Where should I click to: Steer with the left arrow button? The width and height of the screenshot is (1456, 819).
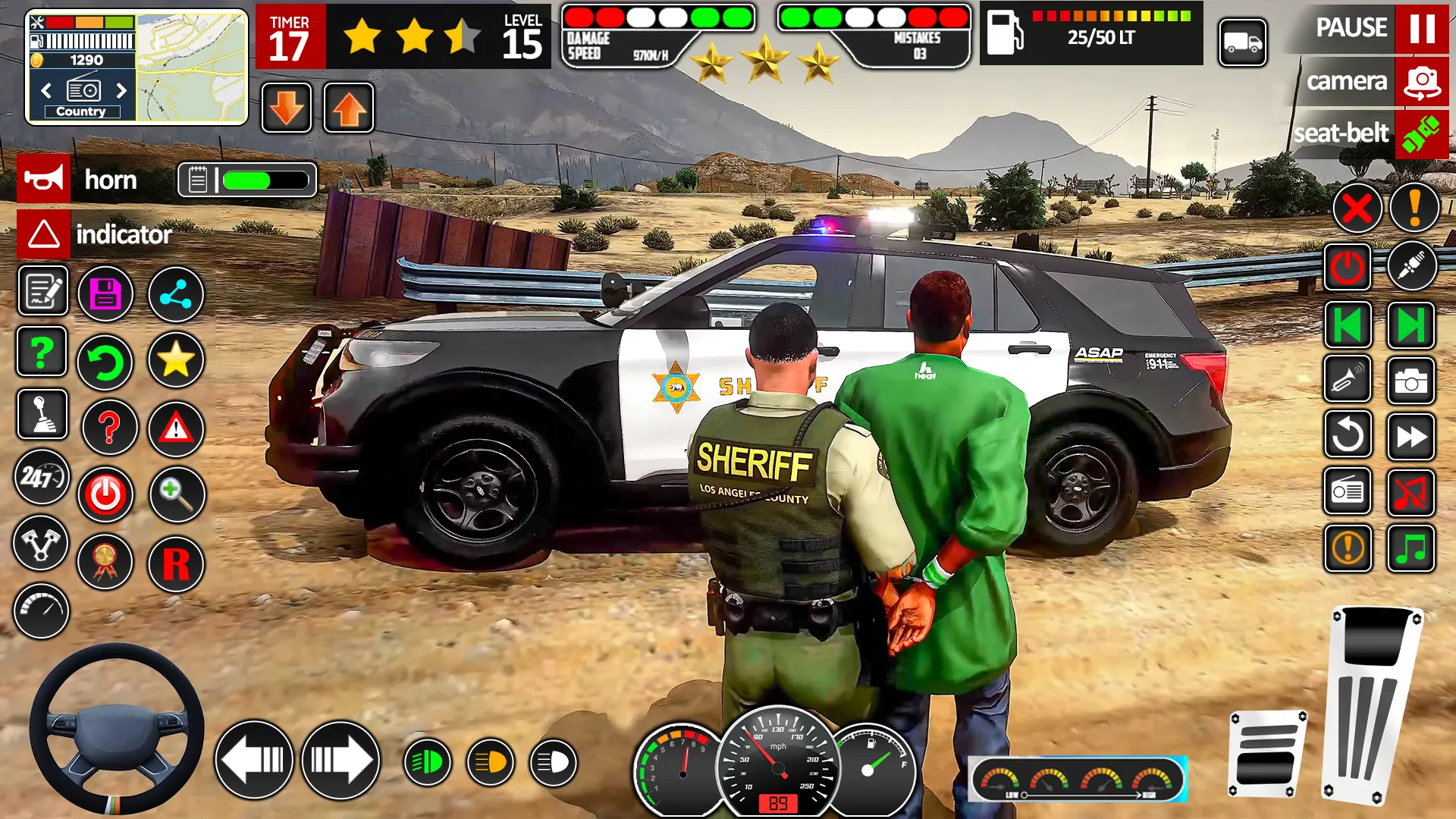point(254,760)
